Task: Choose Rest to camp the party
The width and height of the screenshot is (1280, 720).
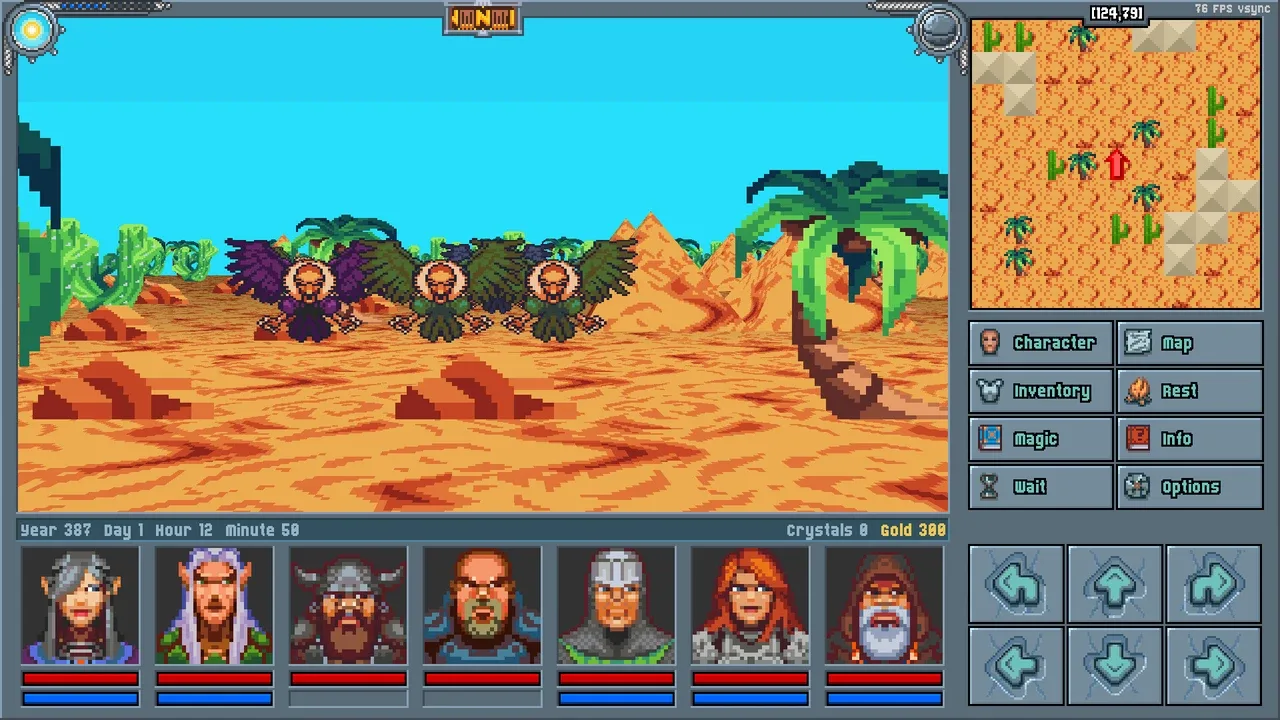Action: point(1189,391)
